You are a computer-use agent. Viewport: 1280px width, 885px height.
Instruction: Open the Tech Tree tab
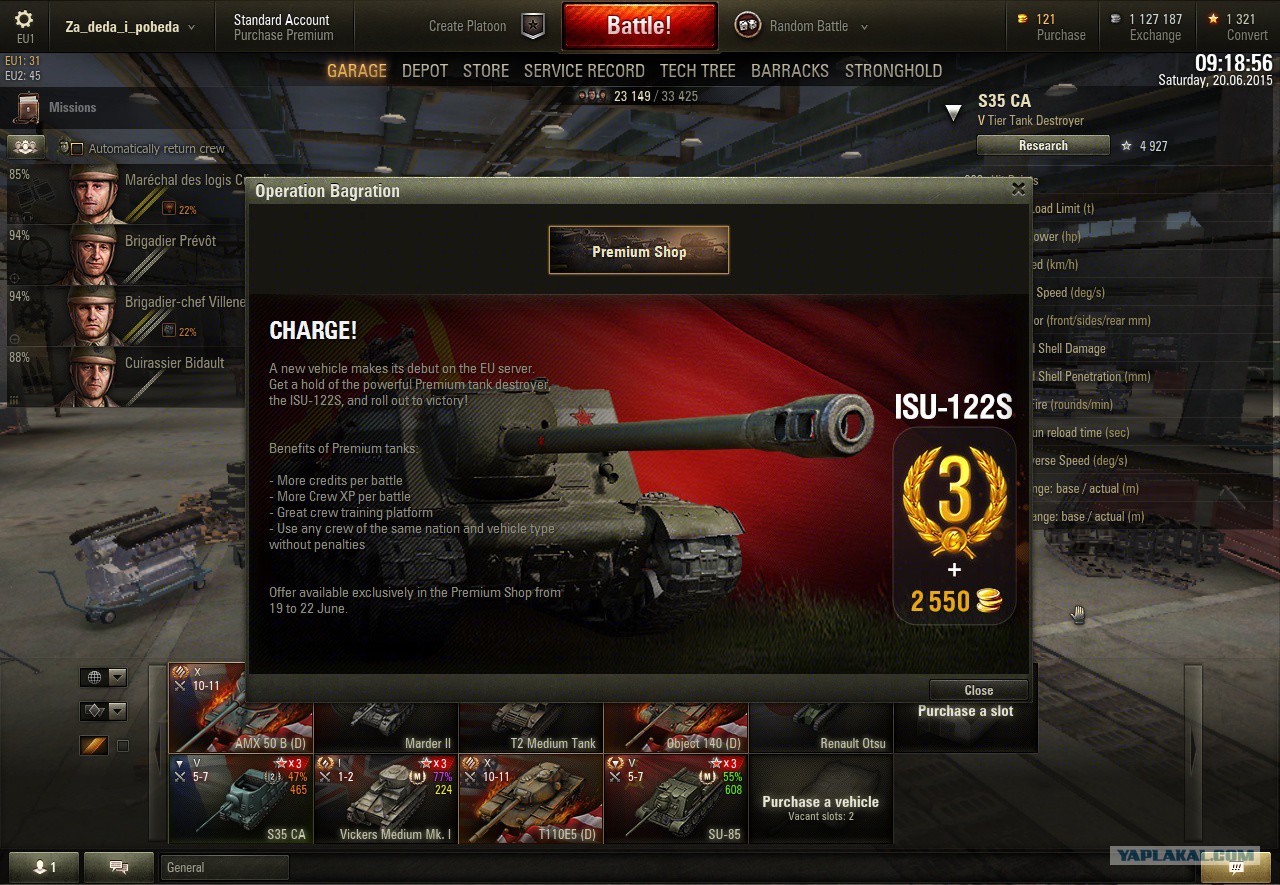coord(697,71)
